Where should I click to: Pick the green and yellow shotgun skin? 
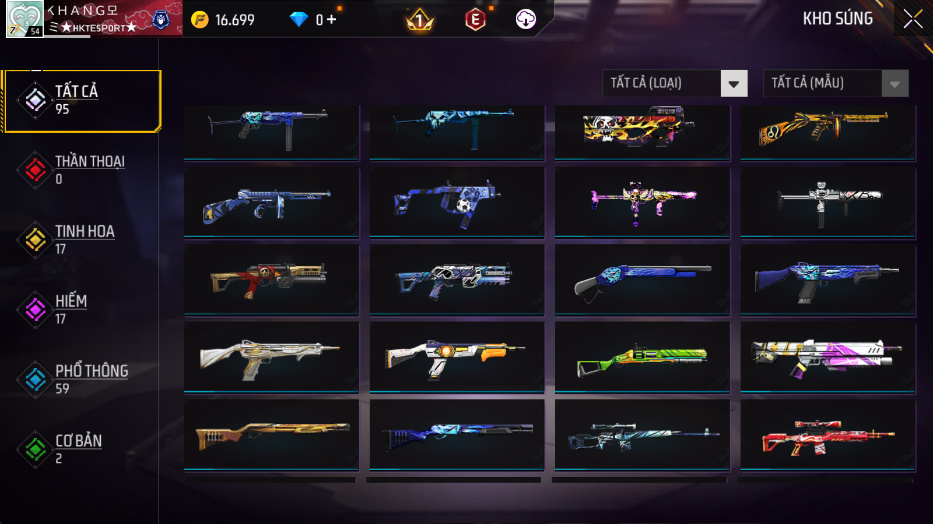[x=642, y=357]
